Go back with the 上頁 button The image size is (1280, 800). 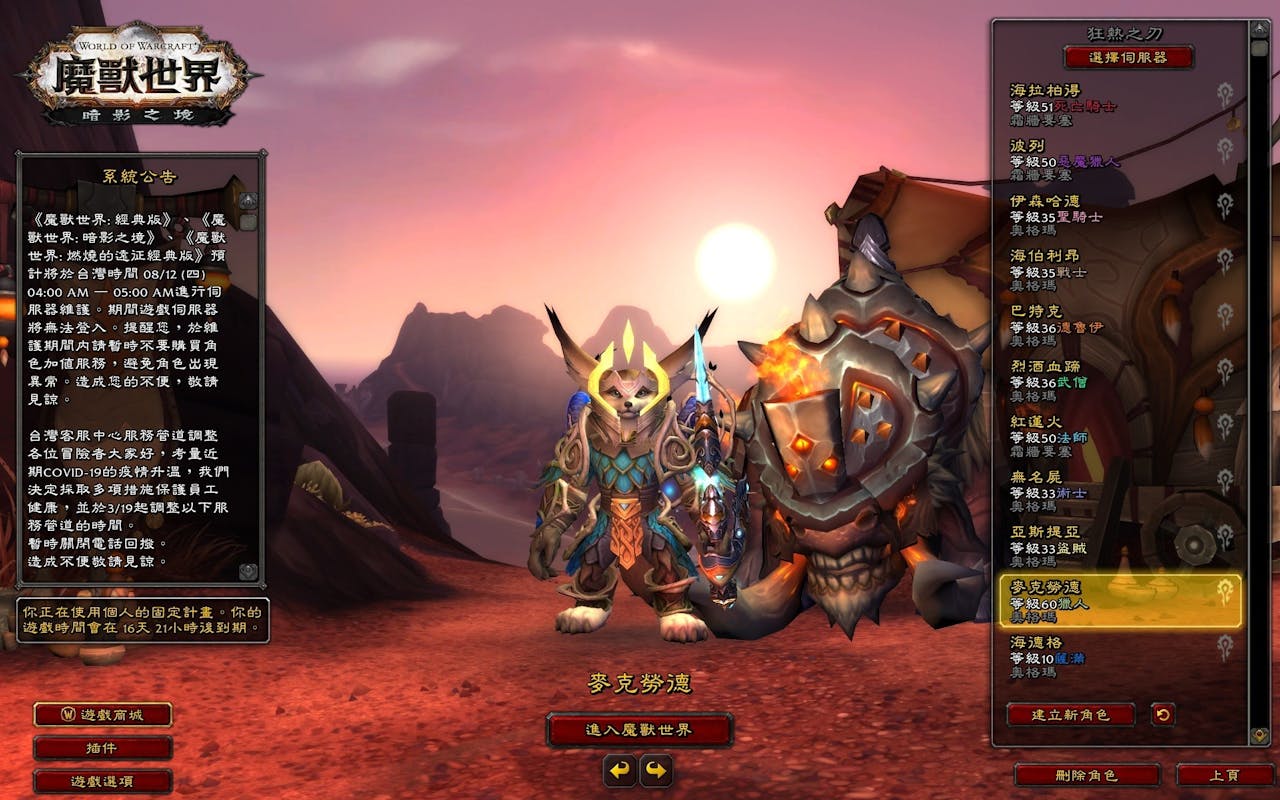click(x=1225, y=775)
